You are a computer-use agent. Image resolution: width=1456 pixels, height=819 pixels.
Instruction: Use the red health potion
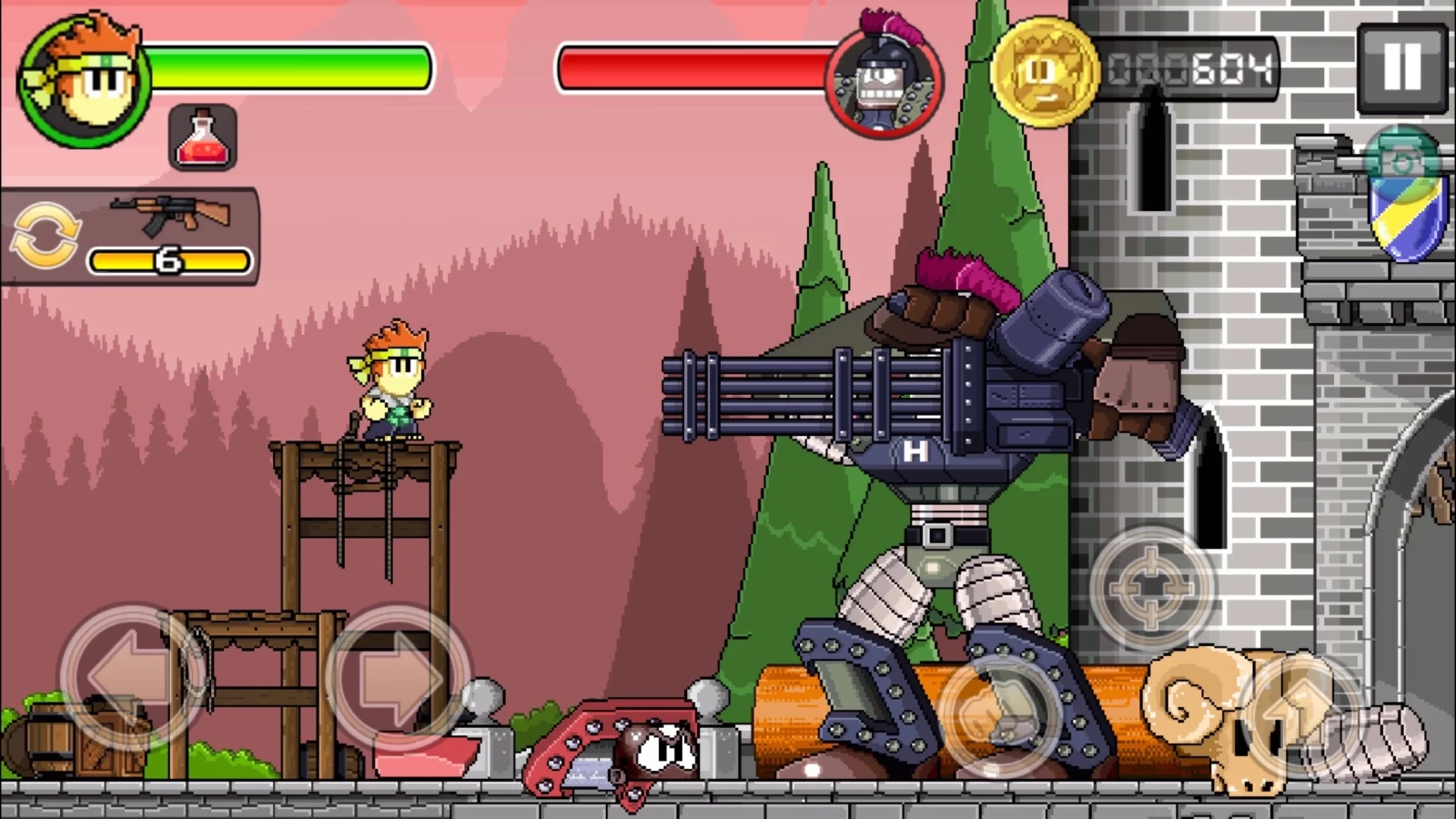point(203,138)
